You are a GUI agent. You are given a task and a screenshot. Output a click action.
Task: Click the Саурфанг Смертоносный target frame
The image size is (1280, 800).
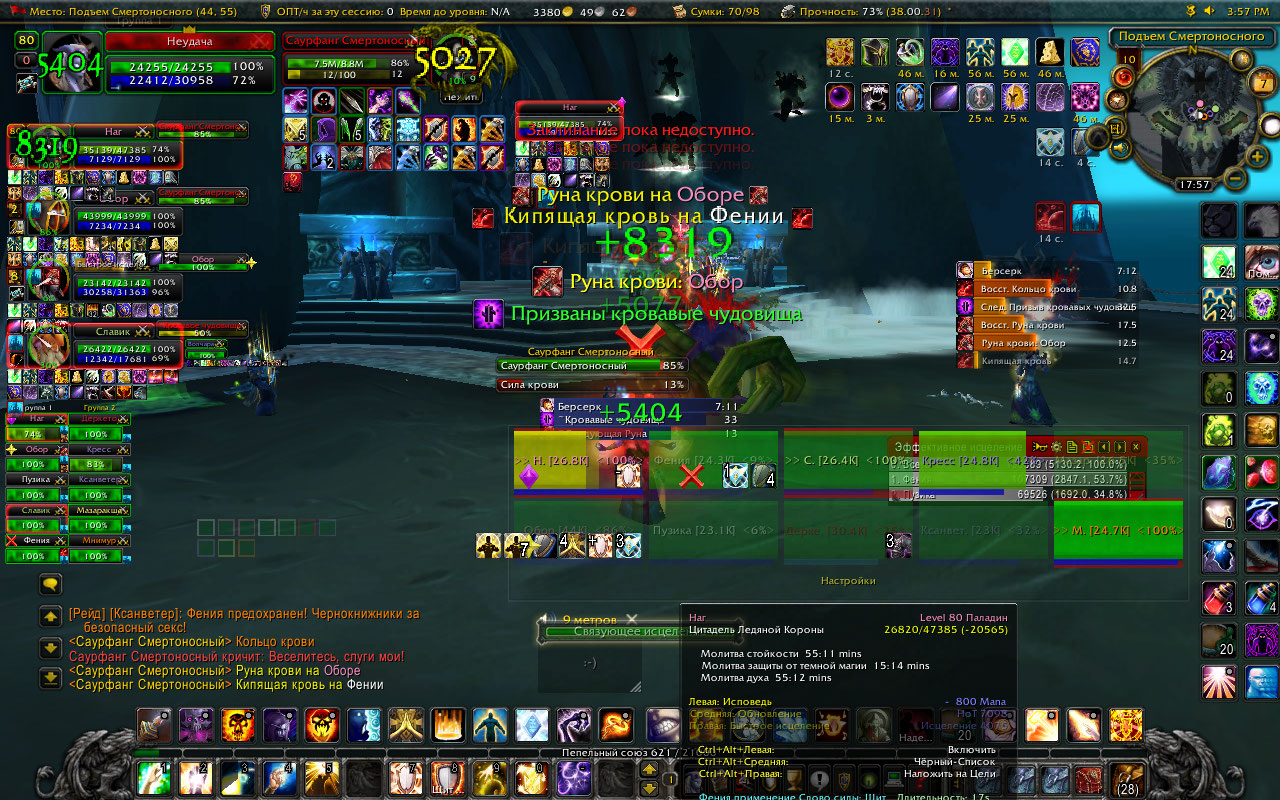point(348,41)
